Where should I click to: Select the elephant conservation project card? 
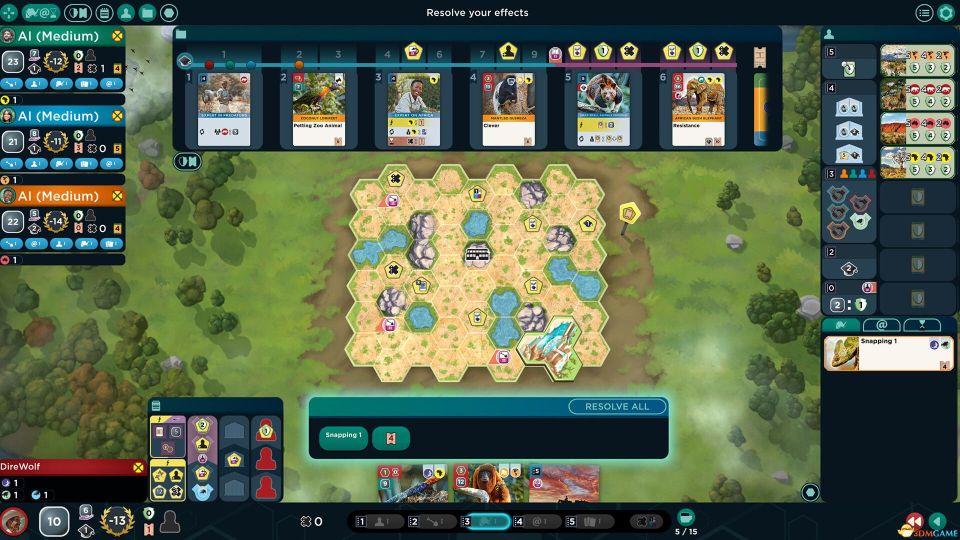pyautogui.click(x=916, y=97)
